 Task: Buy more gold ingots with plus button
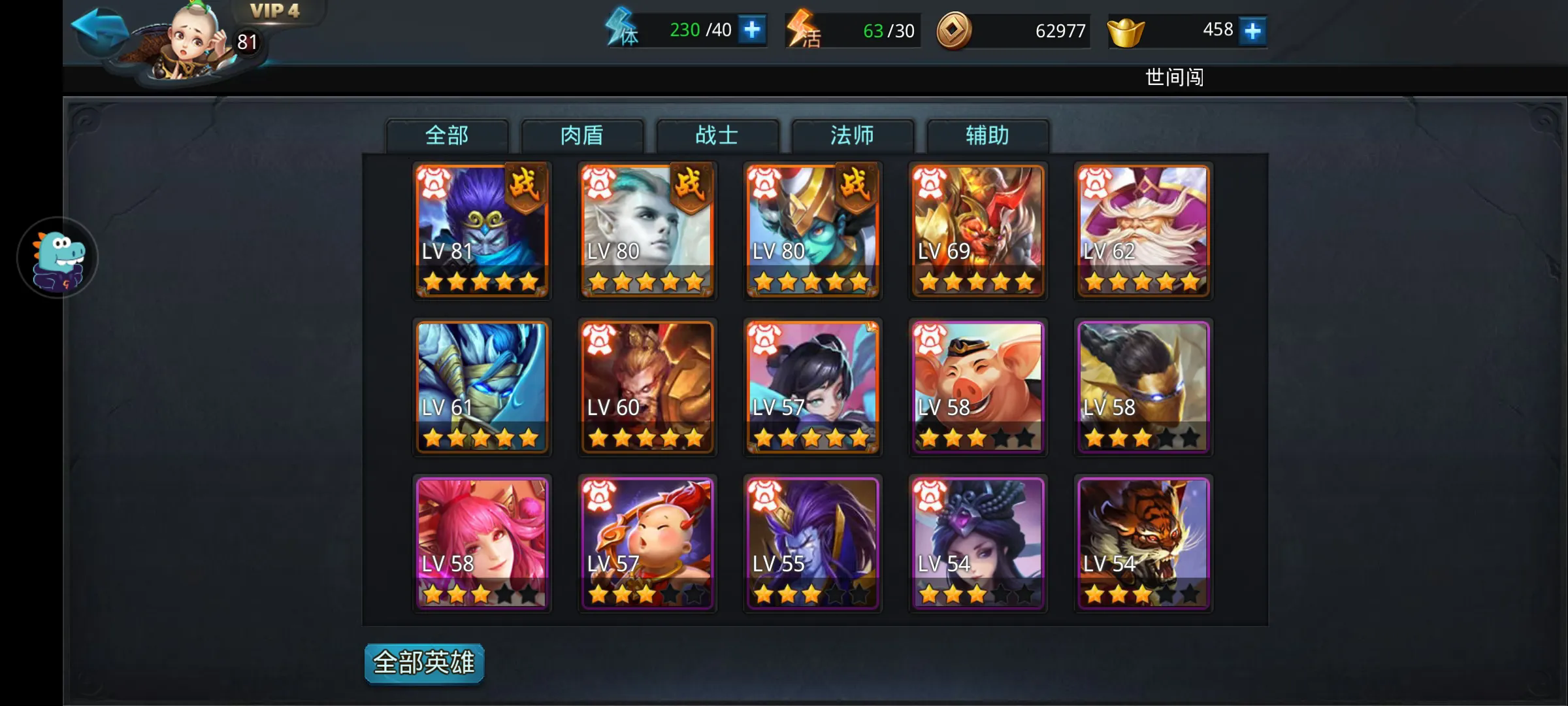tap(1252, 31)
